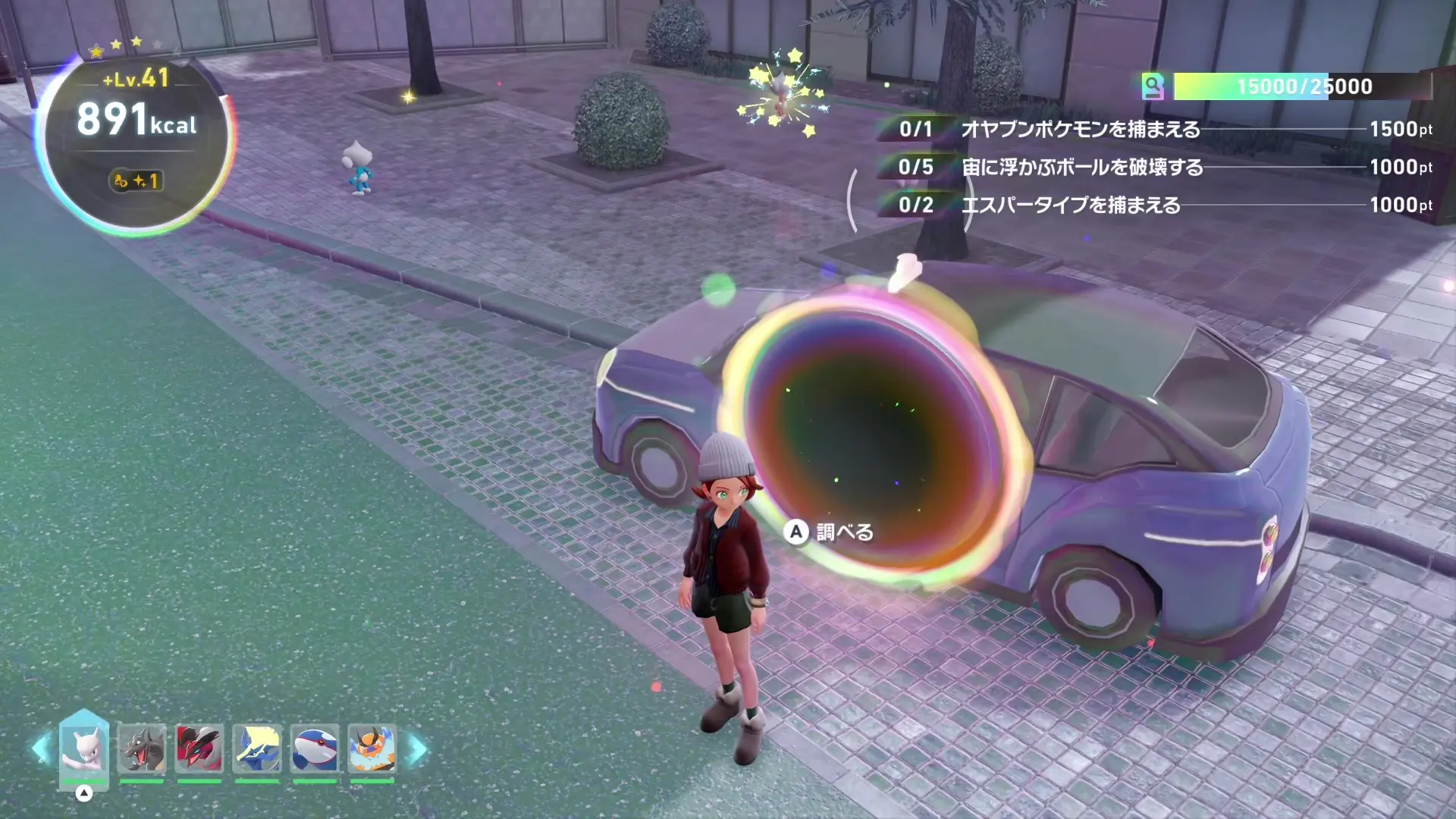Select the 宙に浮かぶボールを破壊する objective
This screenshot has width=1456, height=819.
[1081, 168]
